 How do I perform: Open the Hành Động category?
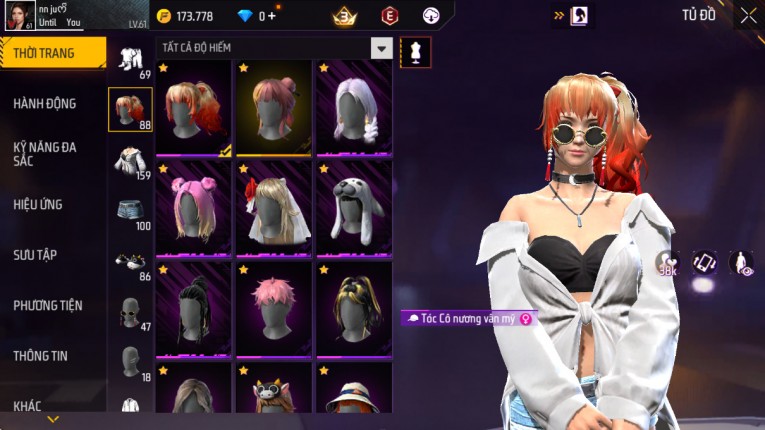tap(45, 103)
